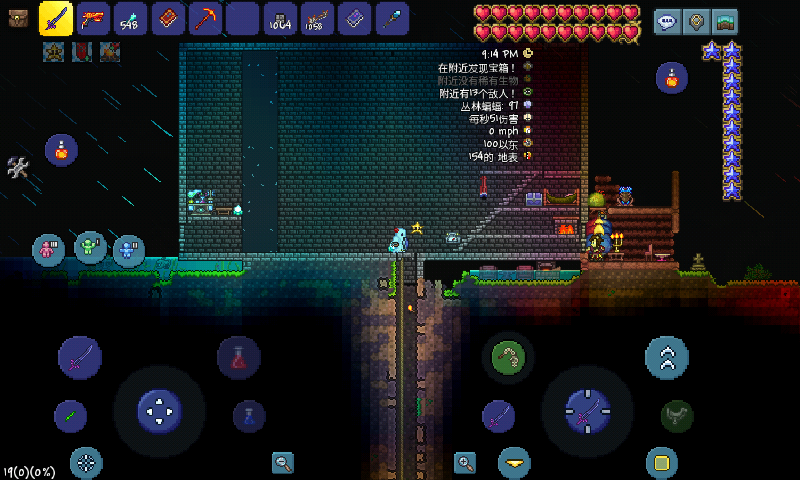Open the world map button
This screenshot has width=800, height=480.
click(x=724, y=21)
